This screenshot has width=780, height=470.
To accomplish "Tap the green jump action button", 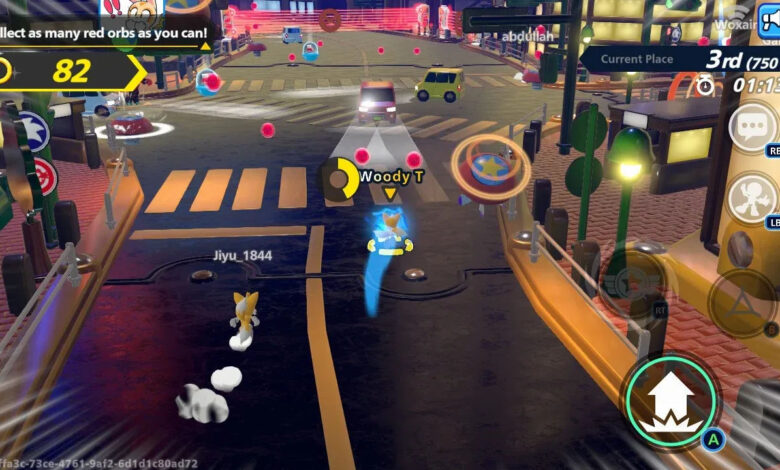I will (671, 400).
